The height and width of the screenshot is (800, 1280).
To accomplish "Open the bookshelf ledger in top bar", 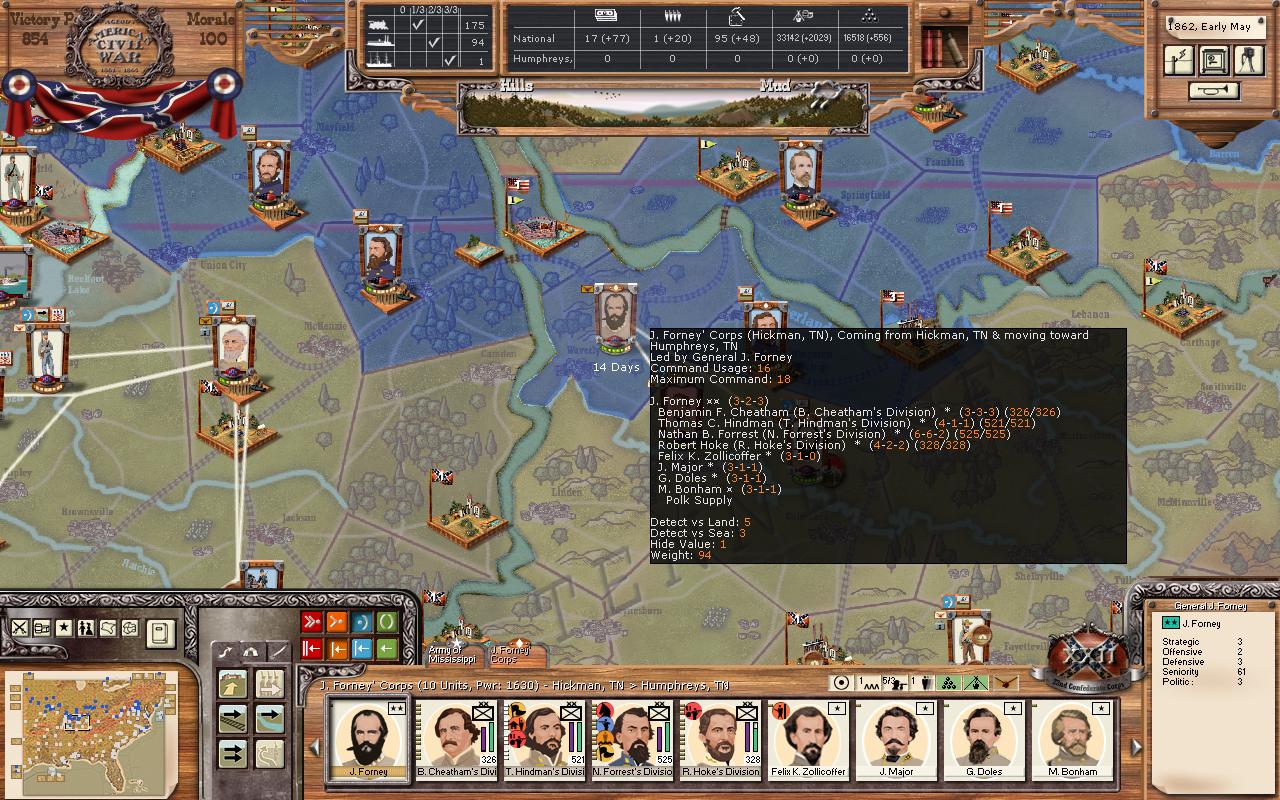I will pos(943,45).
